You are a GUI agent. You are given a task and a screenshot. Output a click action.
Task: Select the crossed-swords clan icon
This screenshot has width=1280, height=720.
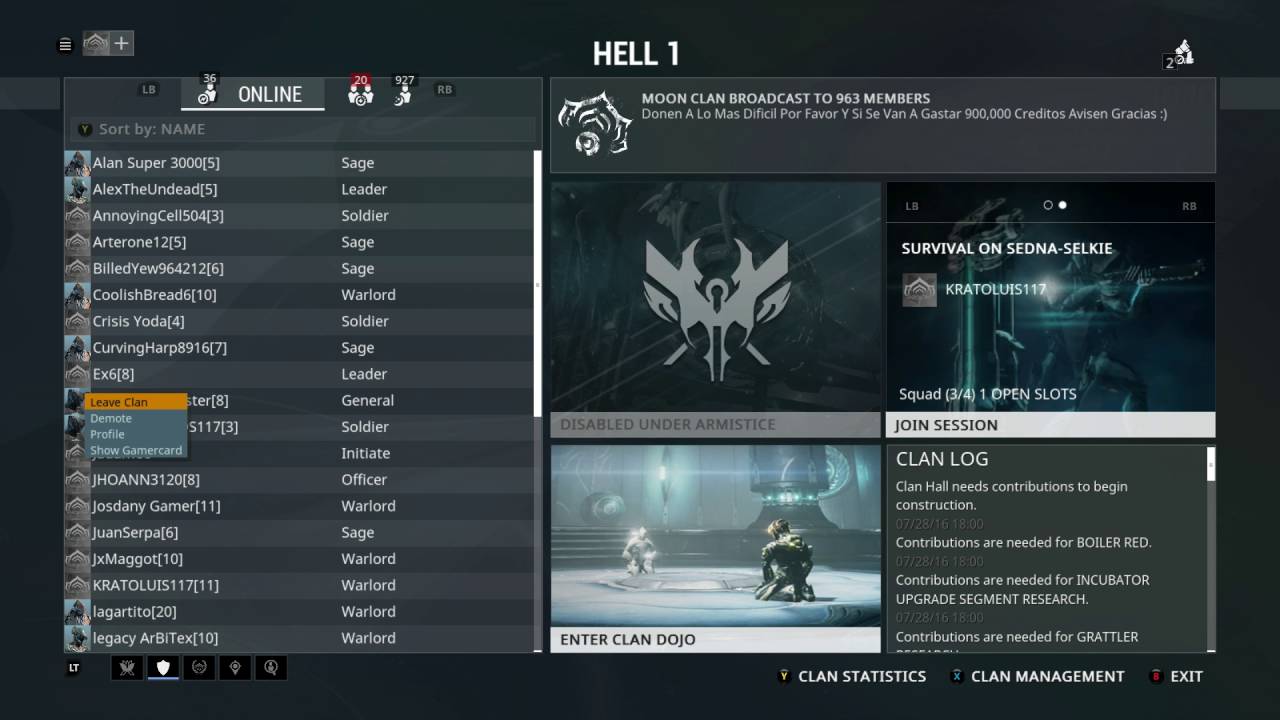click(x=126, y=667)
